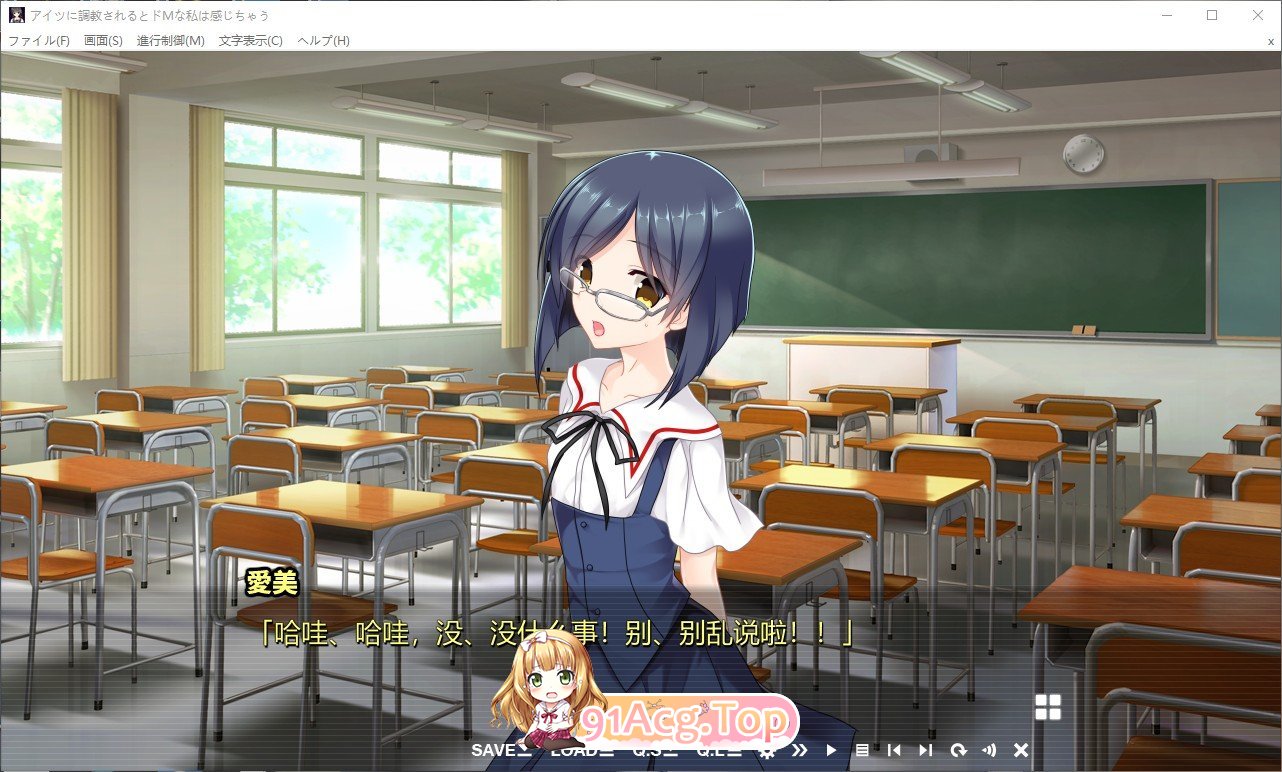The image size is (1282, 772).
Task: Enable auto-read mode with the play icon
Action: point(831,749)
